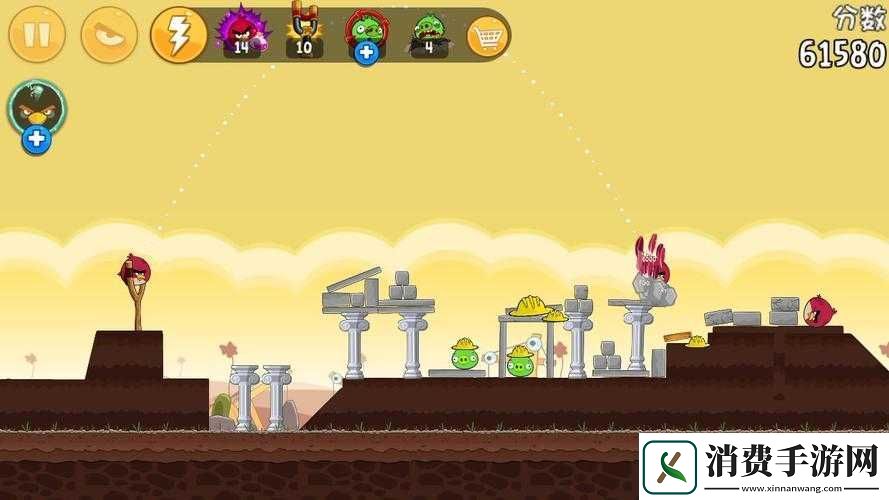The image size is (889, 500).
Task: Add the black bomb bird extra
Action: coord(37,139)
